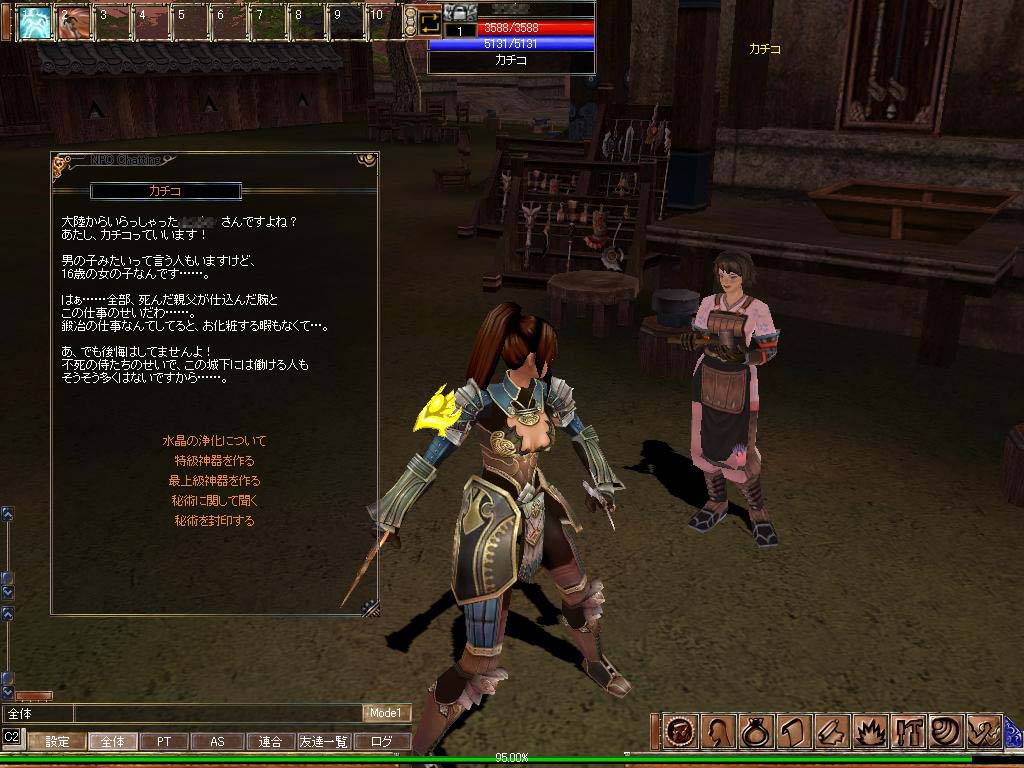
Task: Switch chat to 全体 tab
Action: coord(113,742)
